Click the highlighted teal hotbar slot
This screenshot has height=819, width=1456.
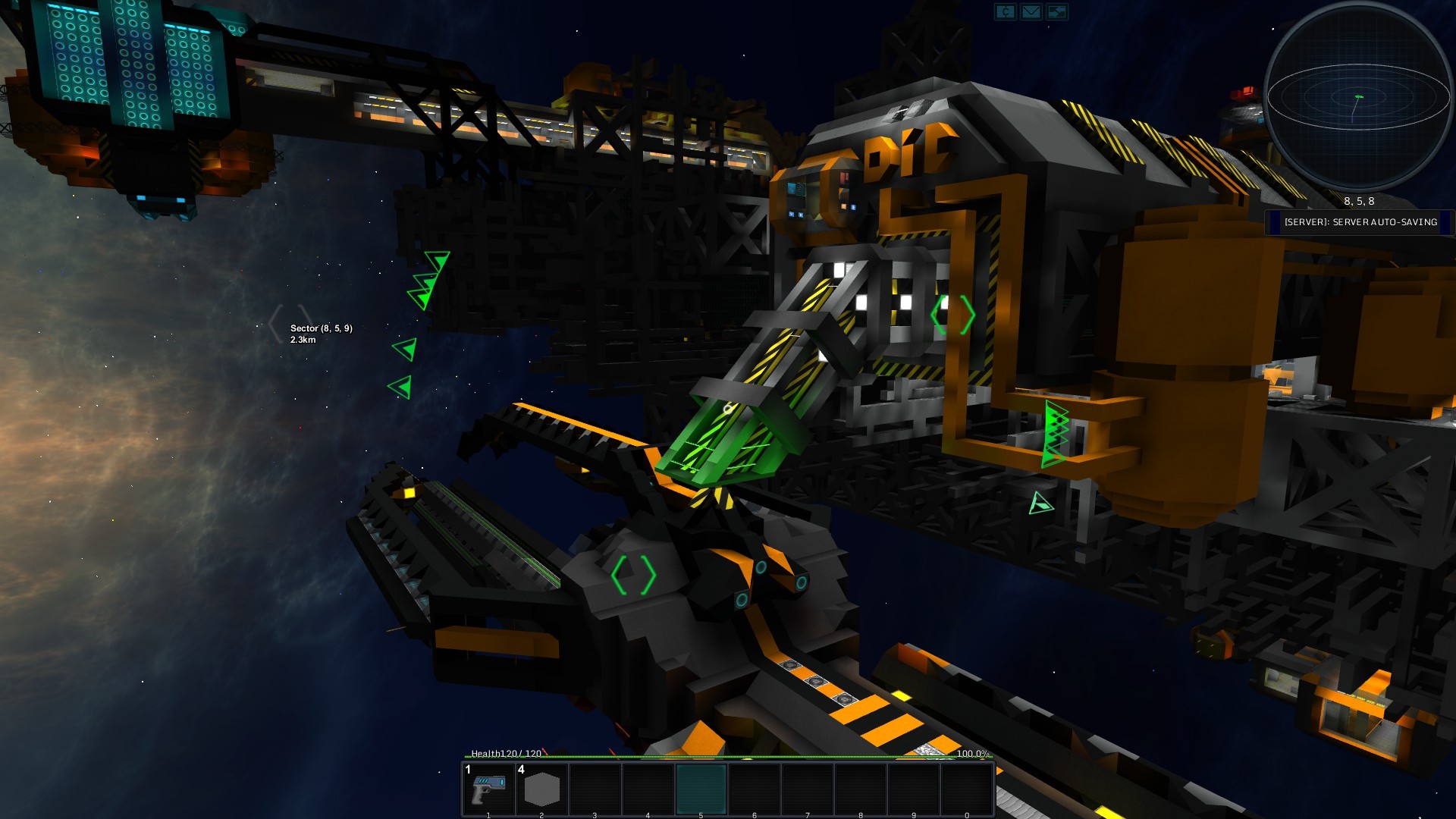pyautogui.click(x=701, y=789)
